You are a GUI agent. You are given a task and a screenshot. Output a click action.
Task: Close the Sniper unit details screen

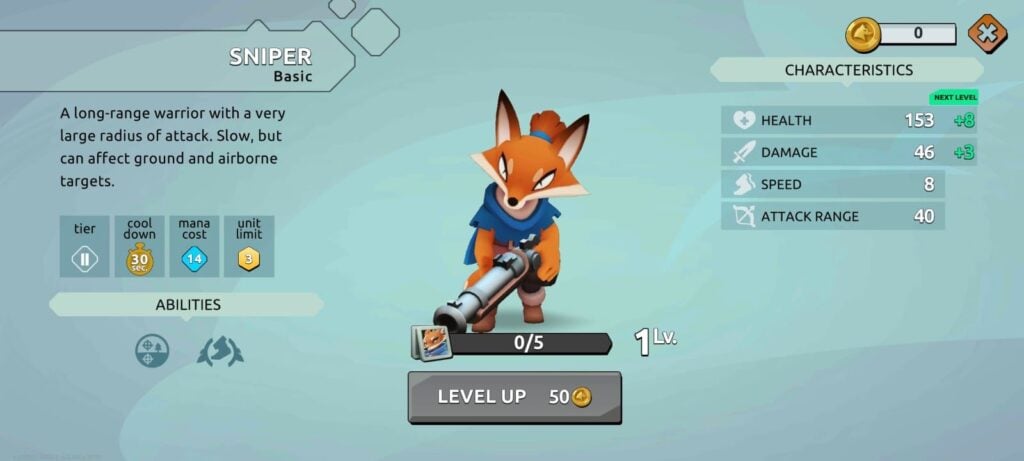[987, 34]
